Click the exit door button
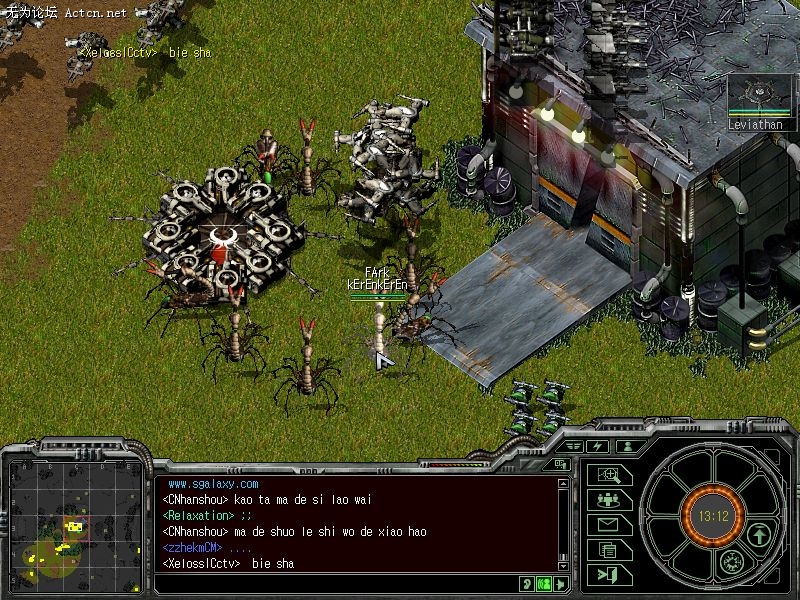The height and width of the screenshot is (600, 800). (x=608, y=574)
